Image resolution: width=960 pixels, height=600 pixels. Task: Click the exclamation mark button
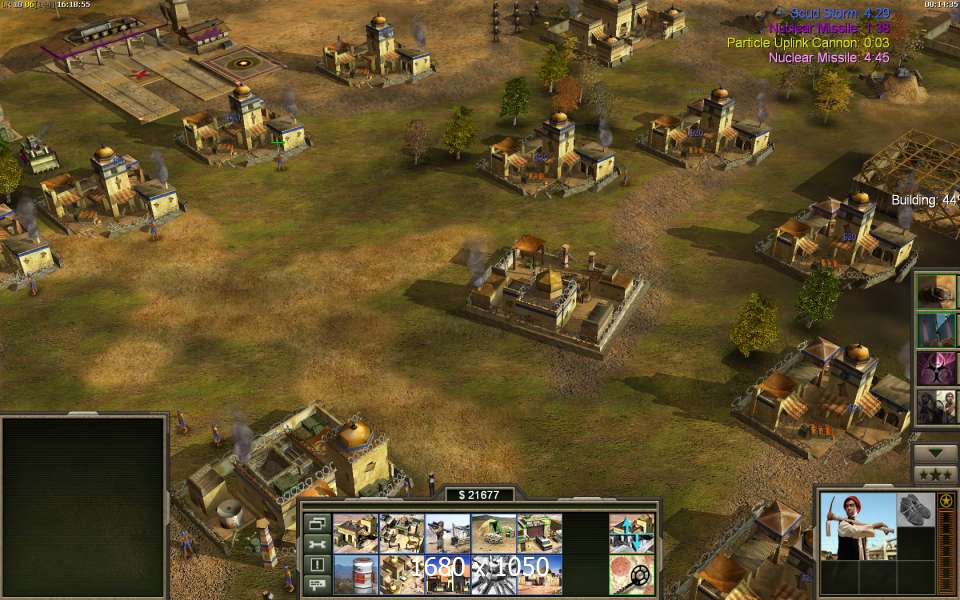[x=317, y=563]
